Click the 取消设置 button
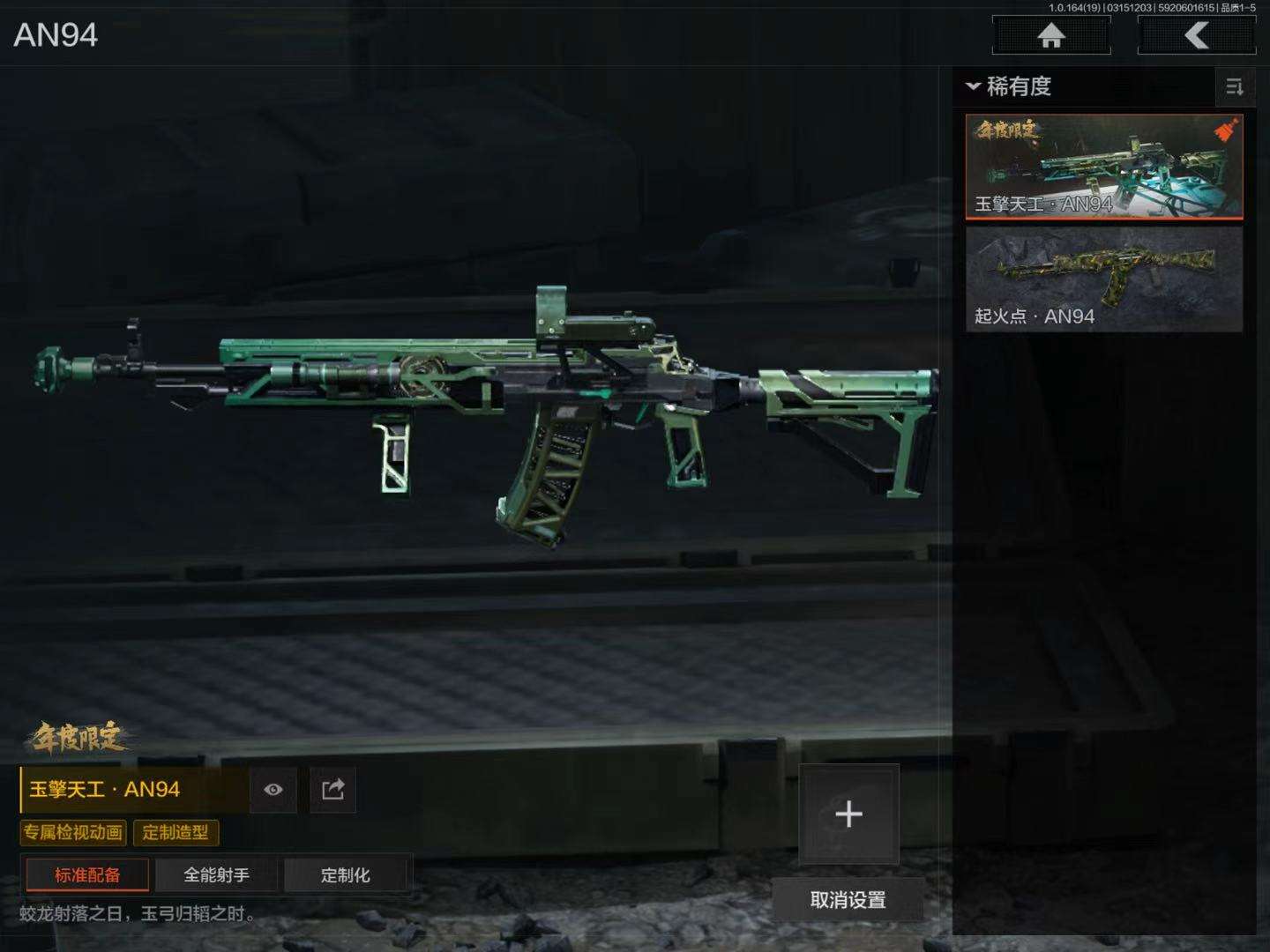The height and width of the screenshot is (952, 1270). coord(848,900)
